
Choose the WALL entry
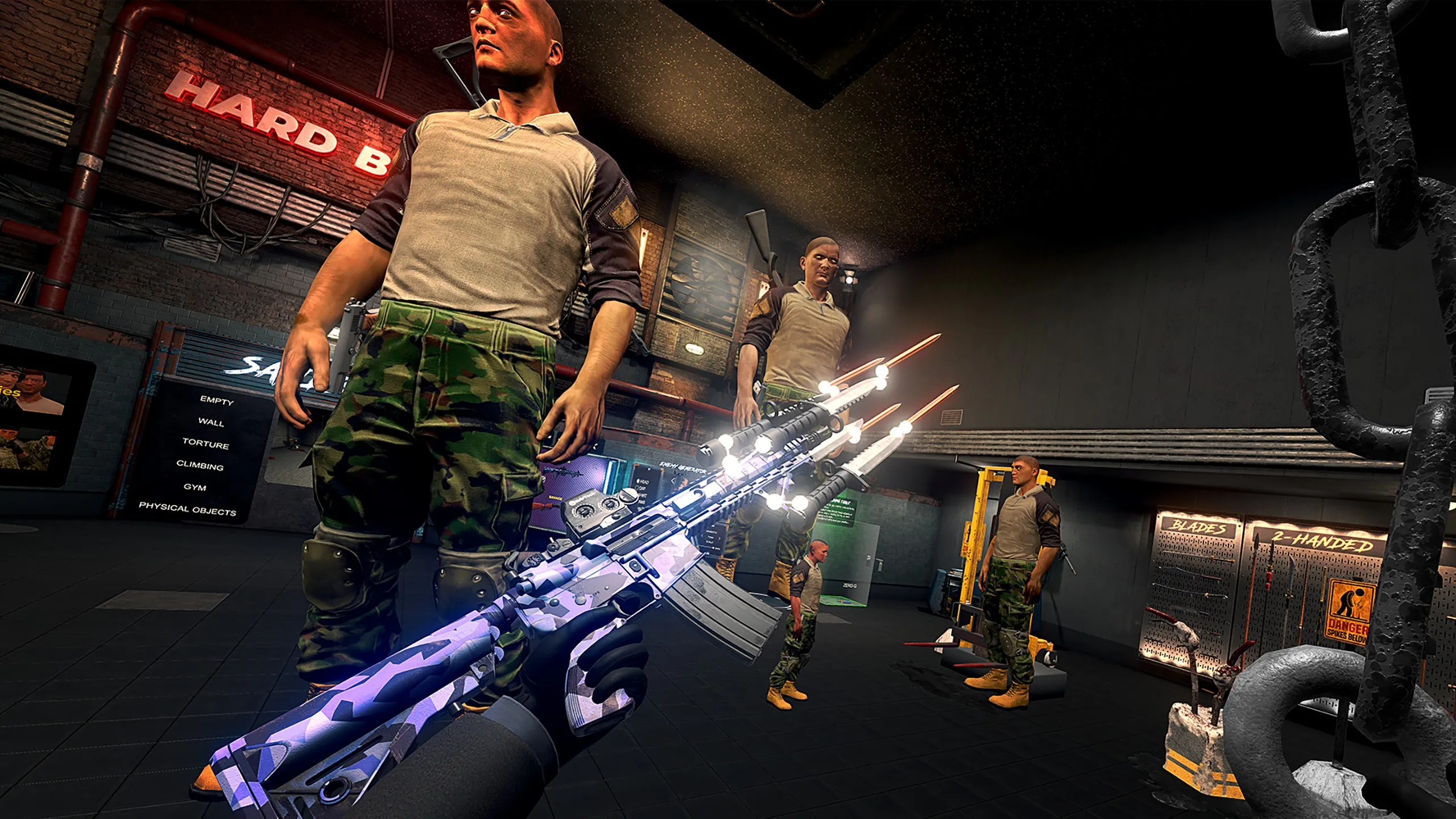211,422
